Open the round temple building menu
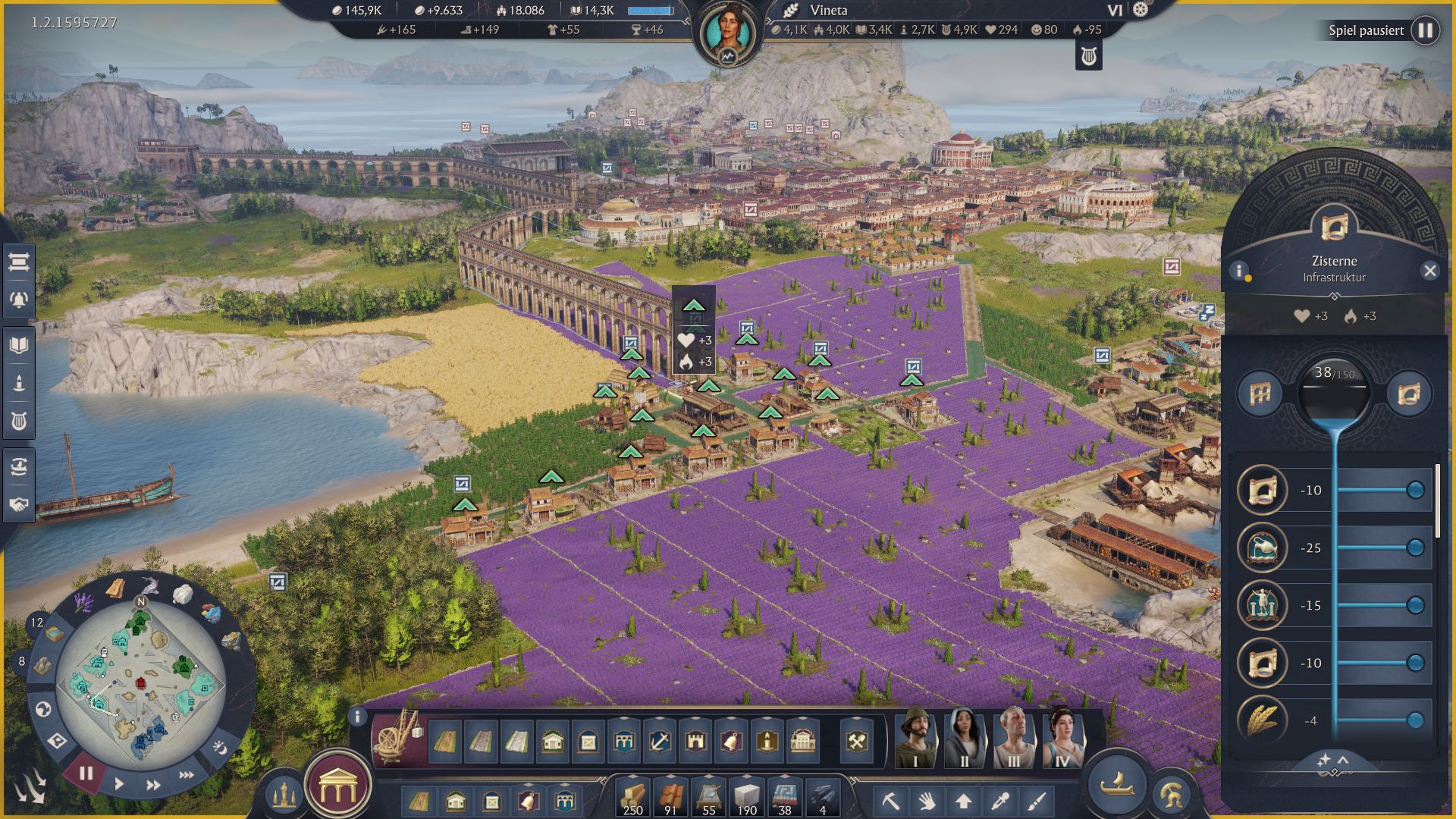This screenshot has width=1456, height=819. click(337, 789)
